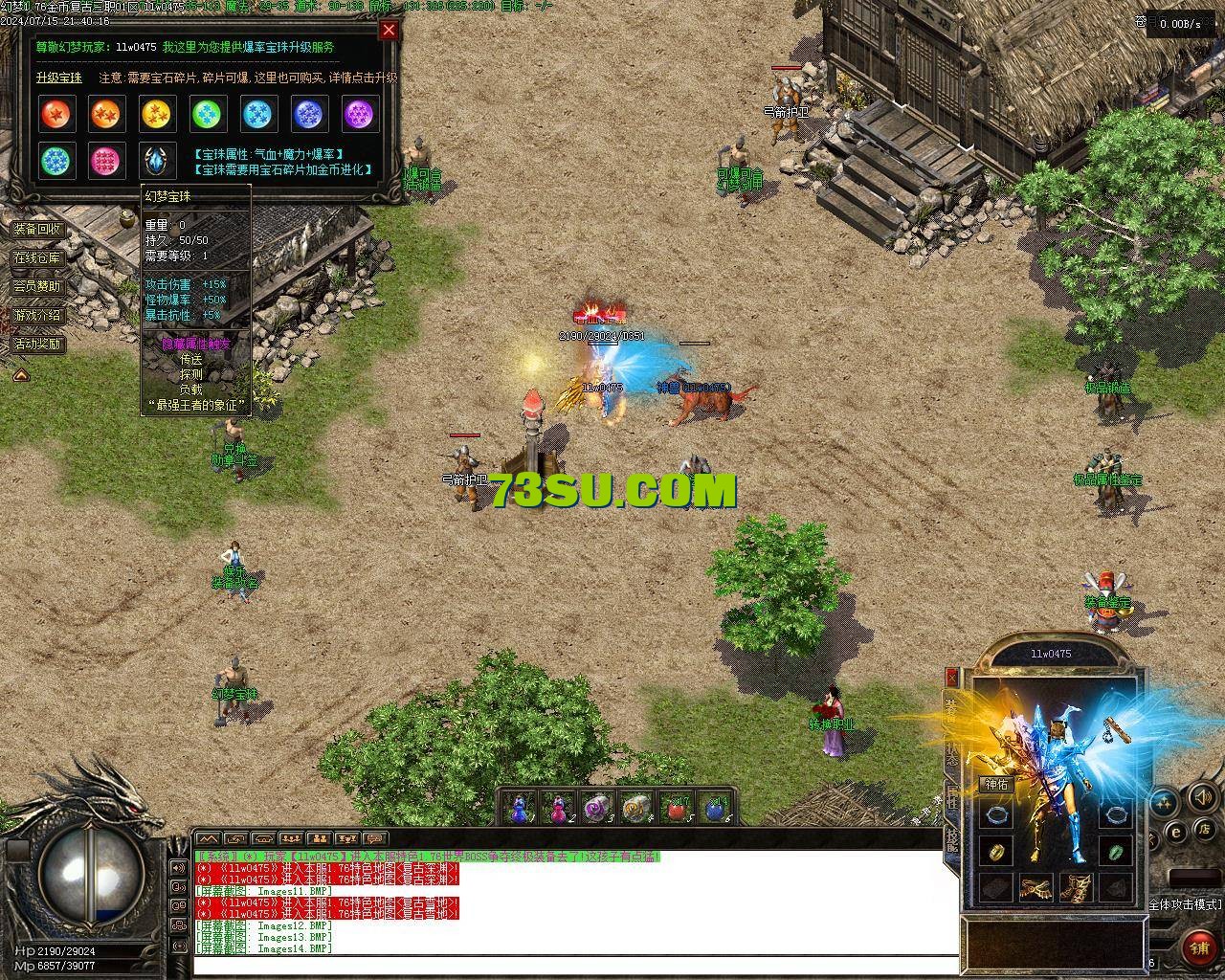The width and height of the screenshot is (1225, 980).
Task: Choose the pink star orb
Action: click(x=105, y=161)
